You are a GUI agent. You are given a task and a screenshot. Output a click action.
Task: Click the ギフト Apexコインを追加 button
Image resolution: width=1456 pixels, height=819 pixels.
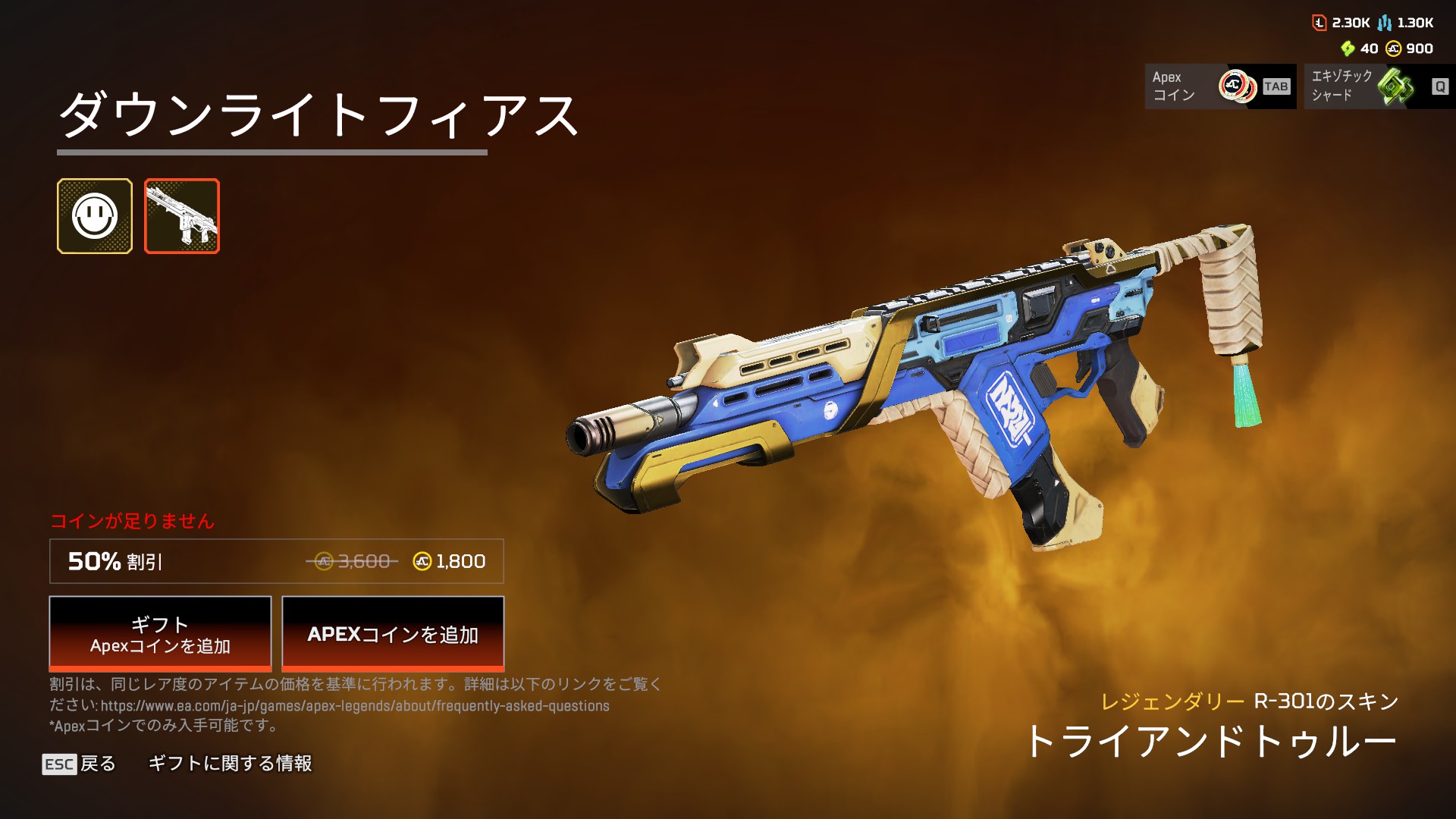[x=160, y=634]
